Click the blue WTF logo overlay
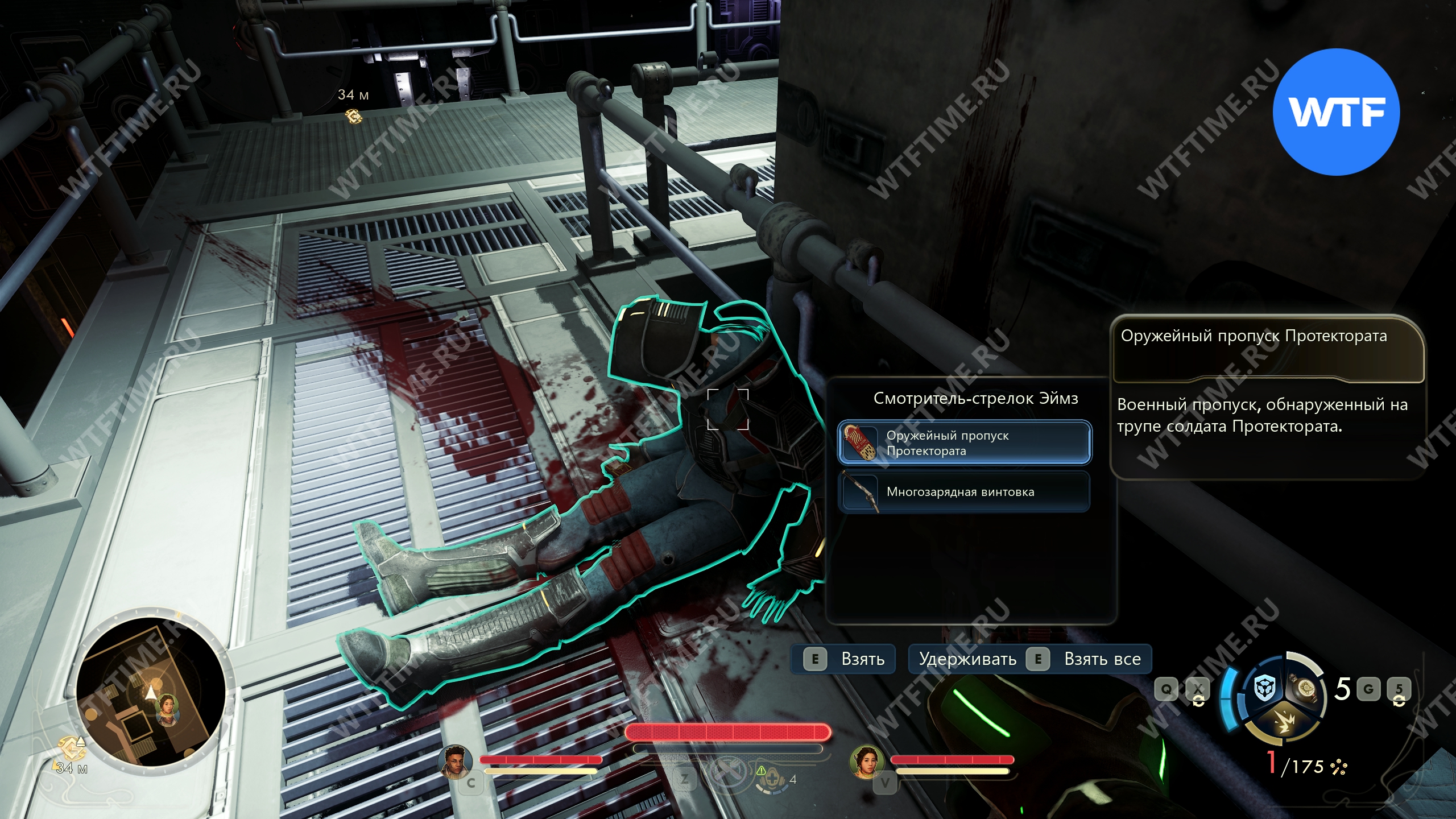This screenshot has width=1456, height=819. [x=1336, y=112]
